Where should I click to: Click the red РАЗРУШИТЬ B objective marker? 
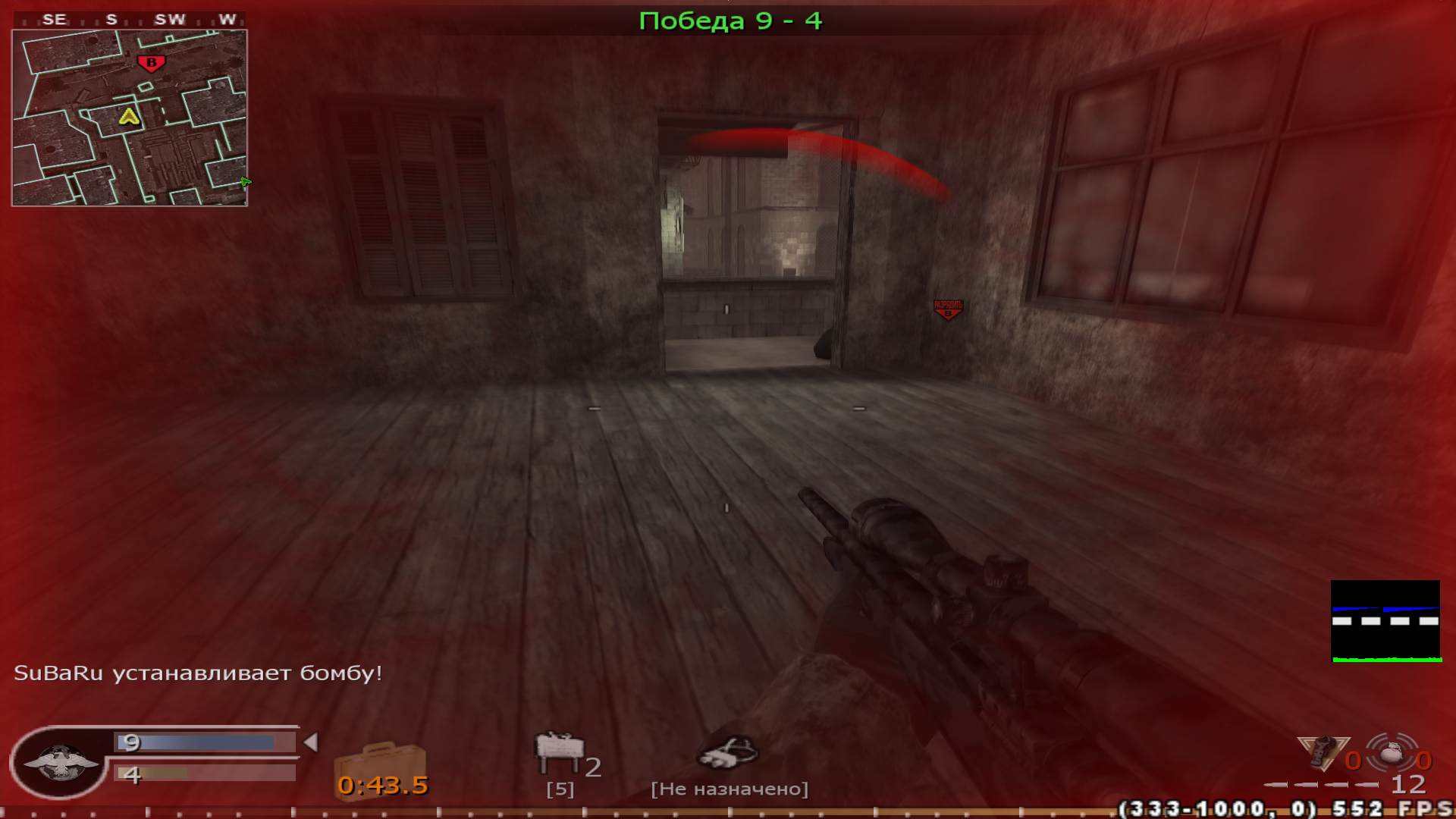click(x=947, y=308)
